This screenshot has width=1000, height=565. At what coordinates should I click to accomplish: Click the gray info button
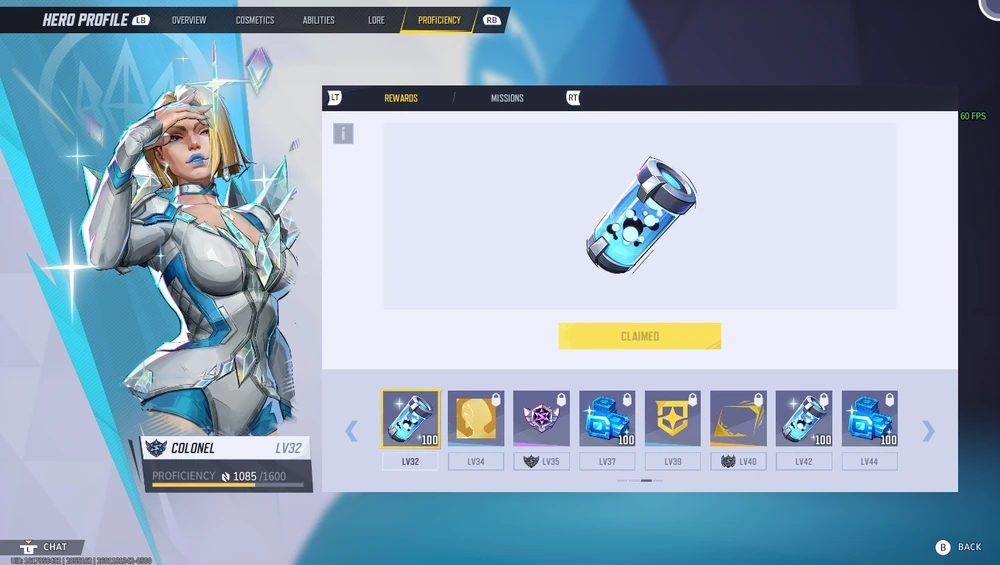[x=343, y=133]
